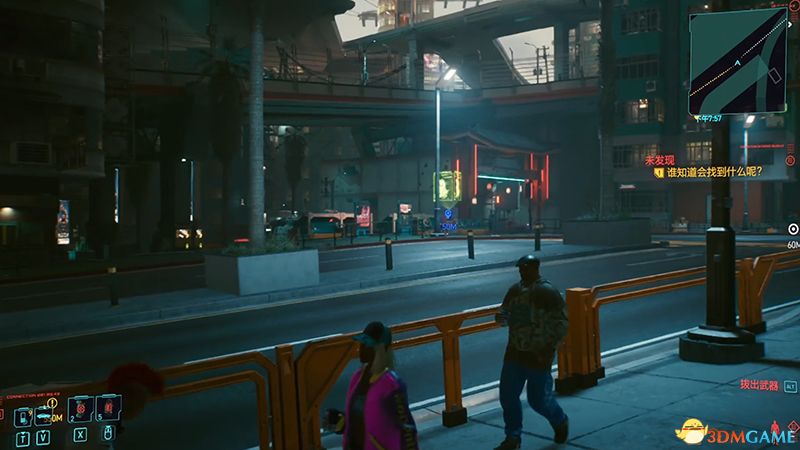Click the white circular marker above 60M

794,229
